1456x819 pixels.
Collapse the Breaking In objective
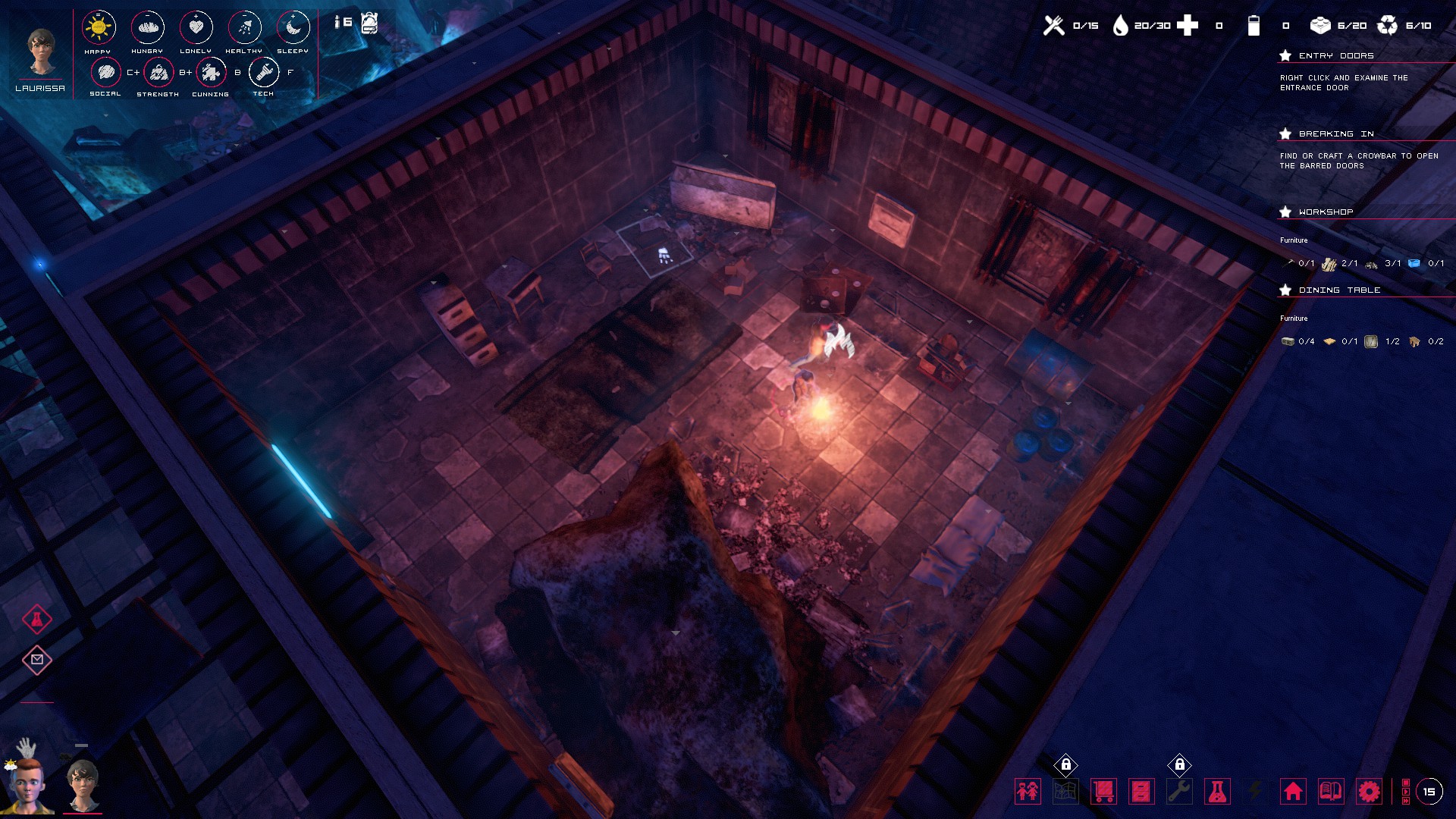[1283, 133]
